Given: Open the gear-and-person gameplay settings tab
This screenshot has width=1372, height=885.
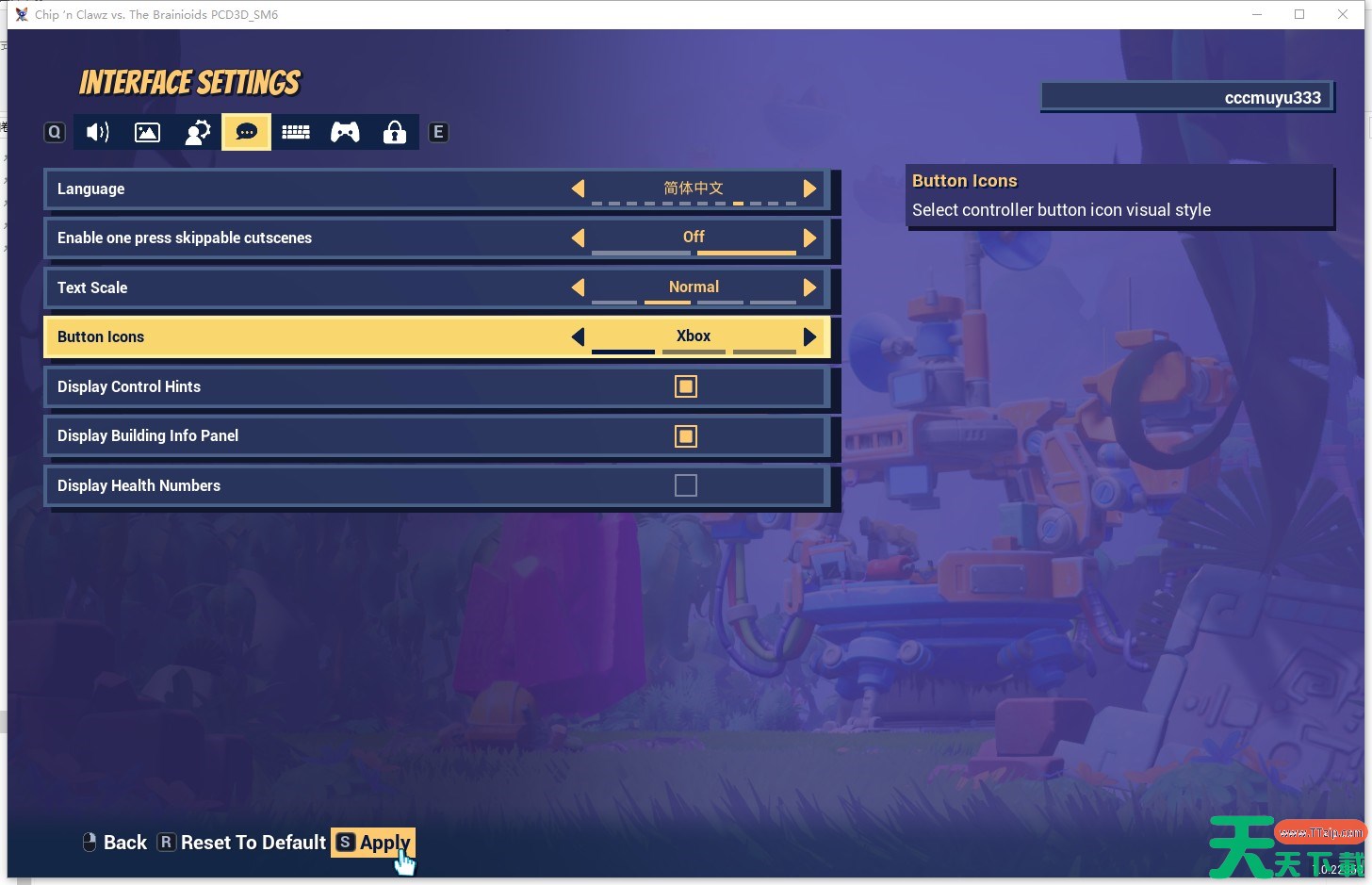Looking at the screenshot, I should click(198, 133).
